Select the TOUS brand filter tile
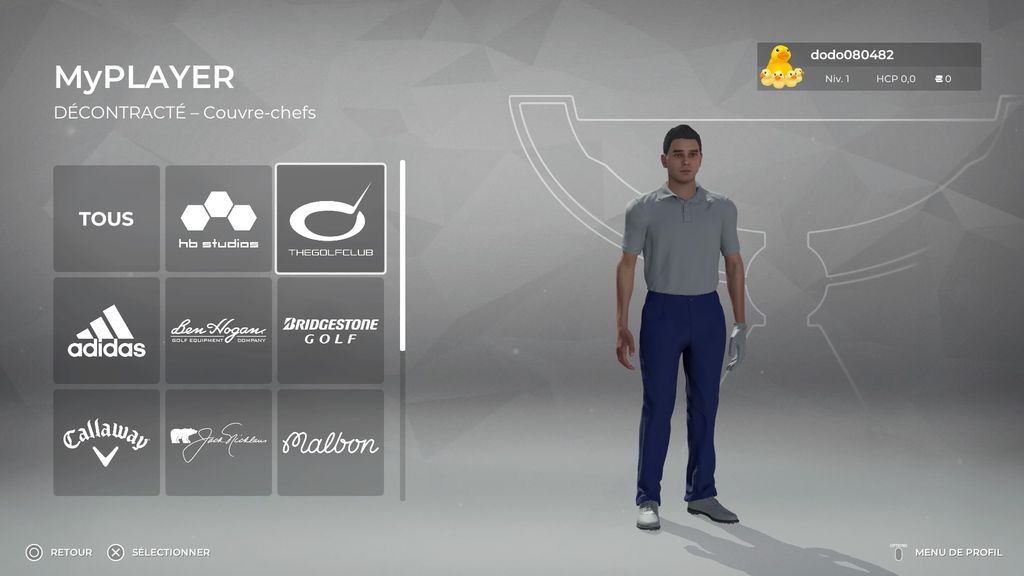This screenshot has height=576, width=1024. [x=106, y=219]
